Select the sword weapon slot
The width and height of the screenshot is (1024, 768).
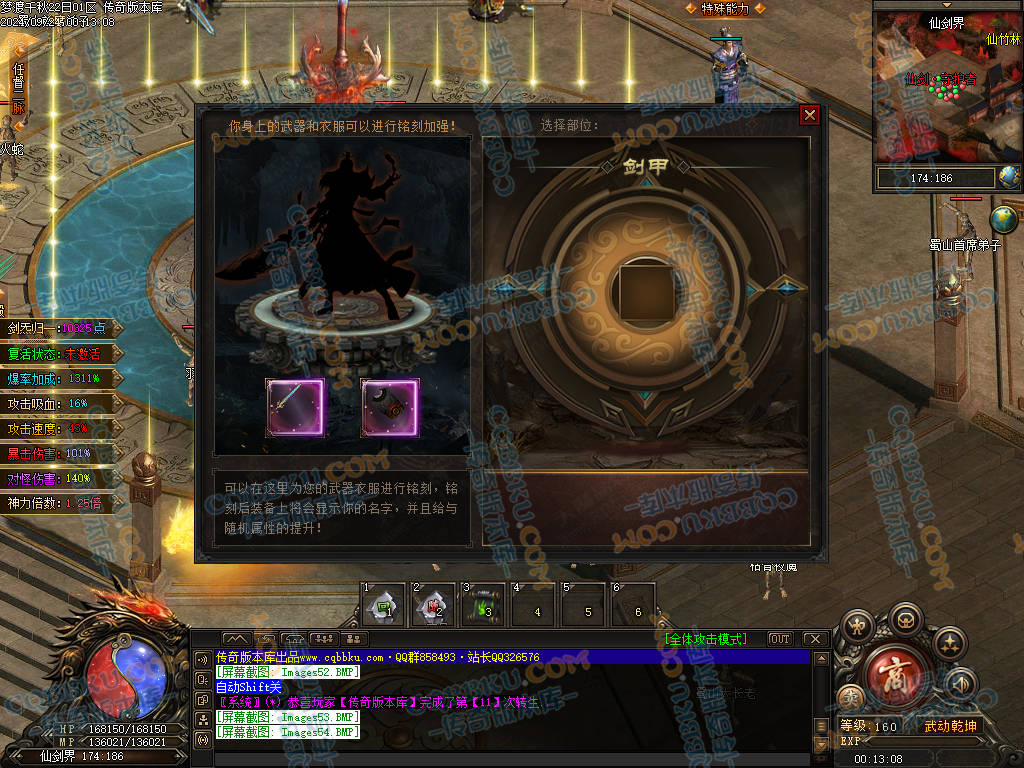click(x=294, y=407)
